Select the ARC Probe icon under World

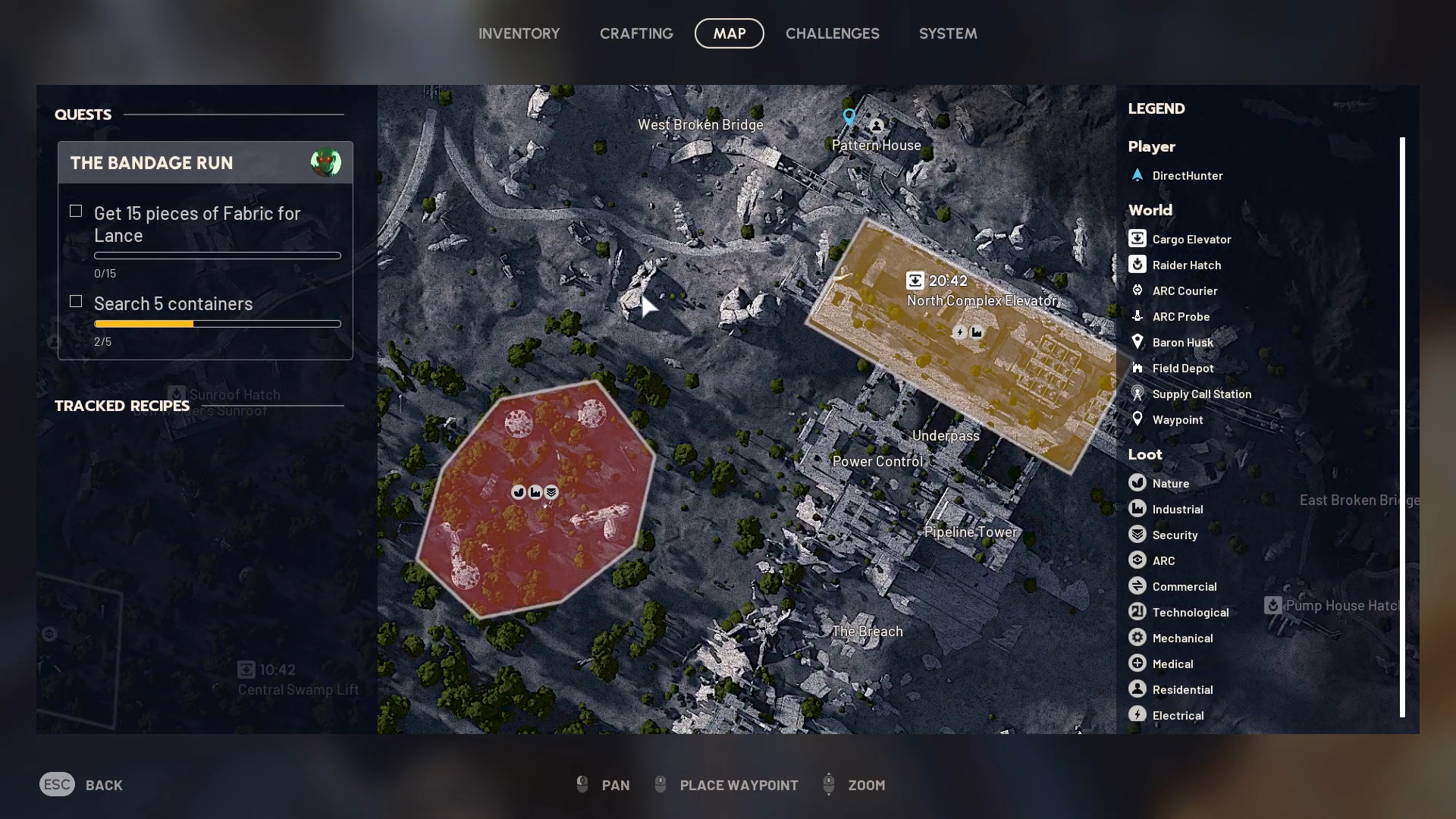[x=1138, y=316]
